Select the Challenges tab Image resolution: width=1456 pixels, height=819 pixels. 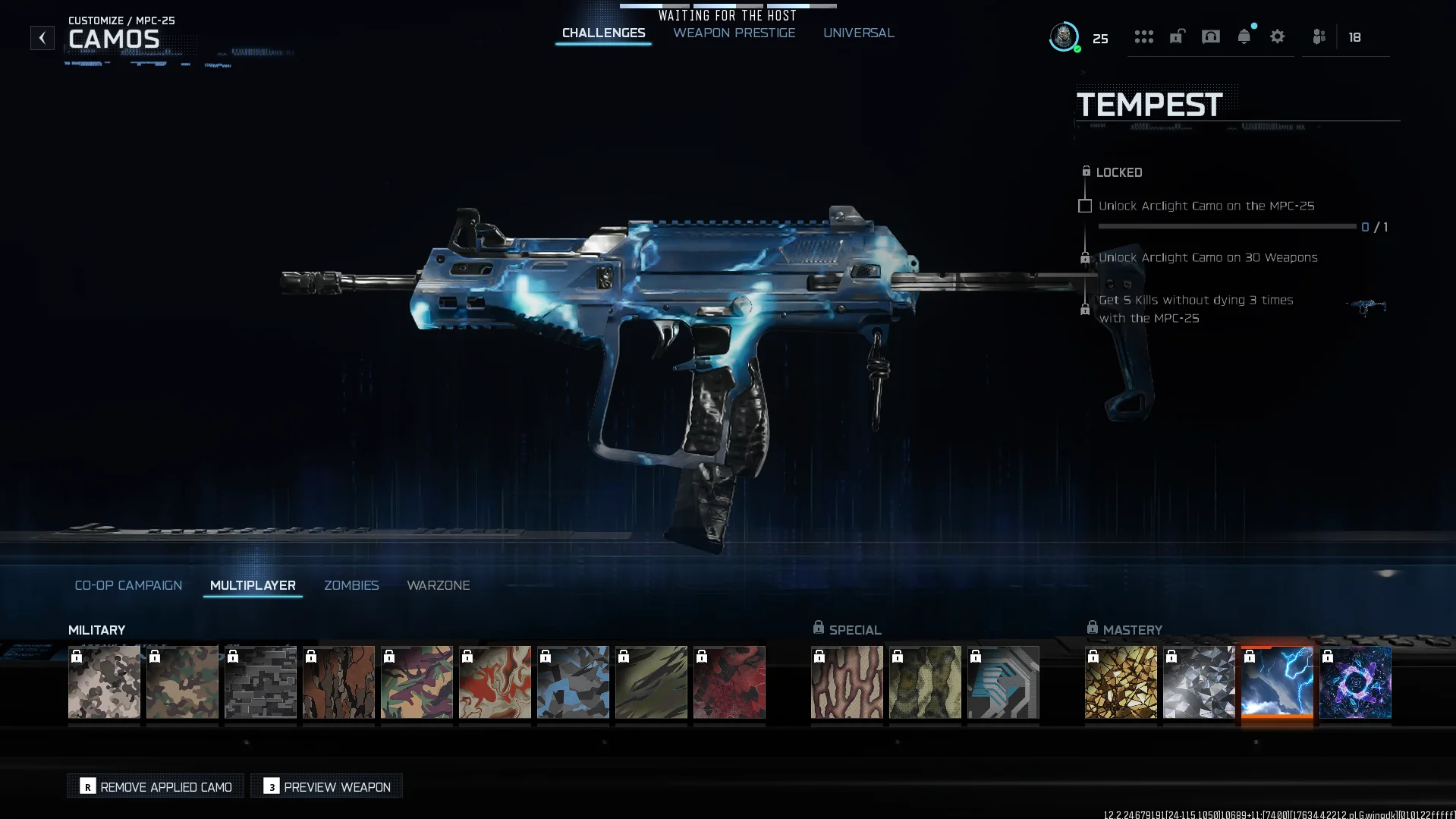pyautogui.click(x=603, y=33)
